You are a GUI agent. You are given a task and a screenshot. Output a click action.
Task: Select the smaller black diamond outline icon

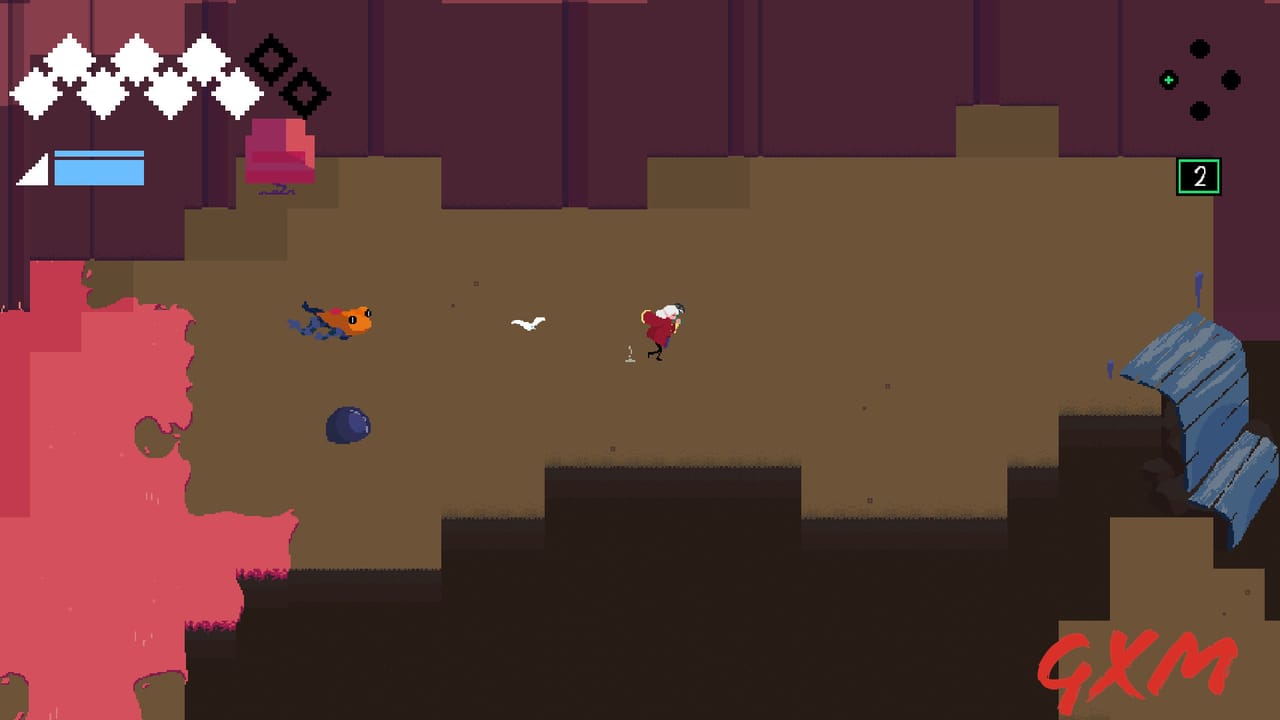(x=303, y=92)
